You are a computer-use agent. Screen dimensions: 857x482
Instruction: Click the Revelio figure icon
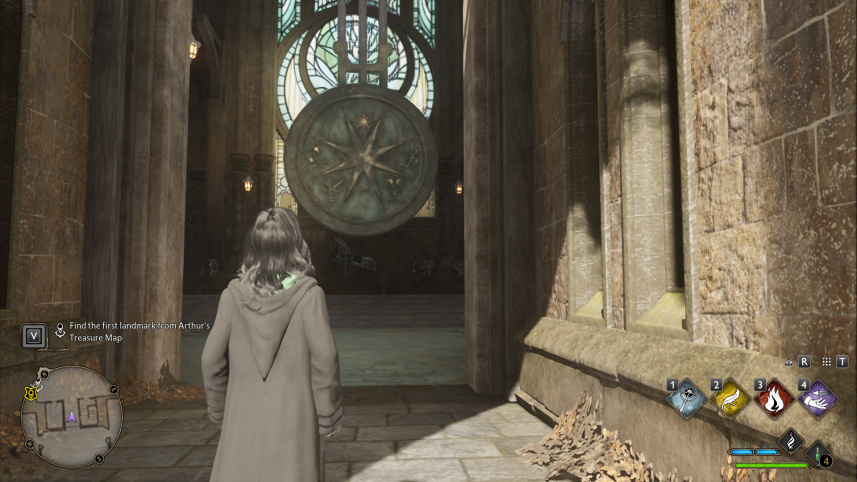point(789,362)
